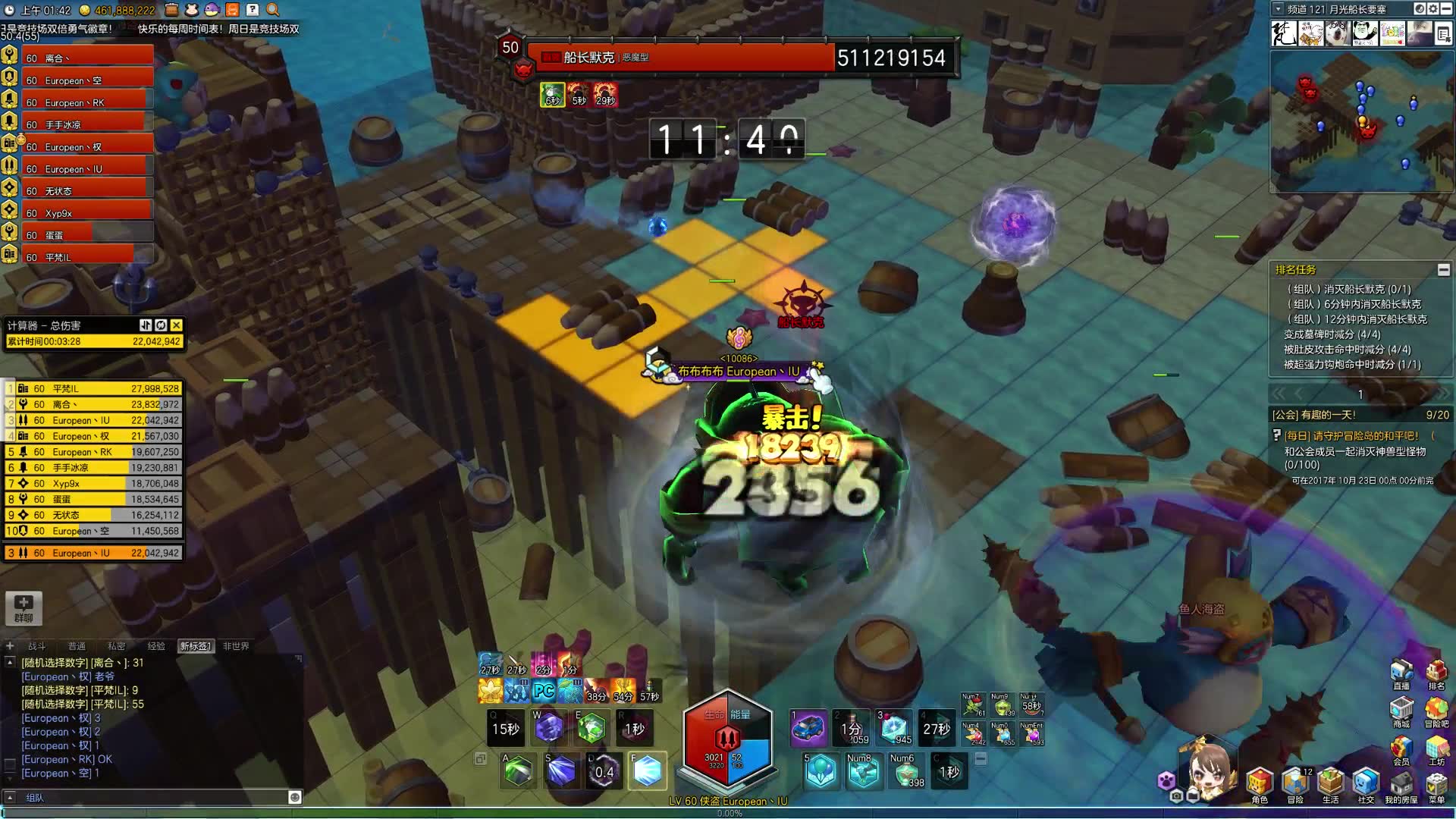1456x819 pixels.
Task: Add a new chat tab
Action: [10, 646]
